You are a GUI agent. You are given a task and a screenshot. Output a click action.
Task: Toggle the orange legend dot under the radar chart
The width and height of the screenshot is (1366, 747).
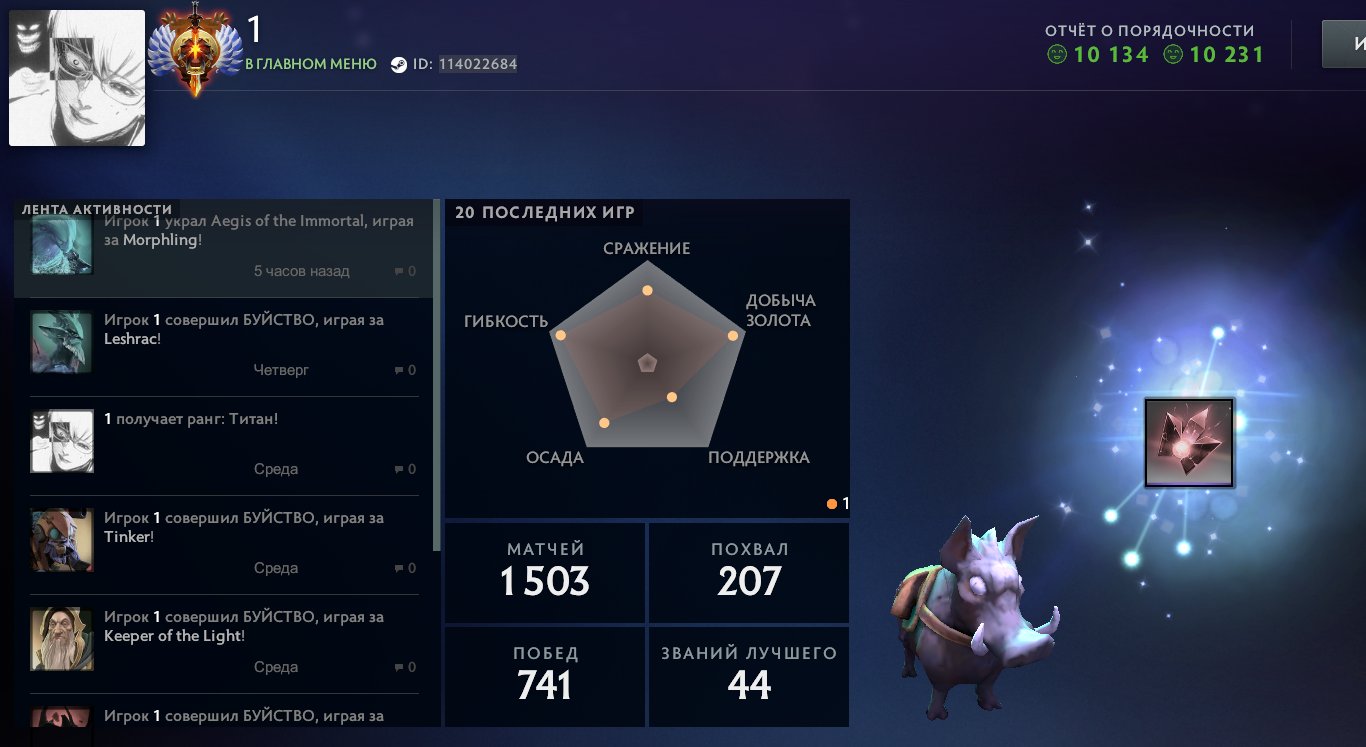(831, 503)
